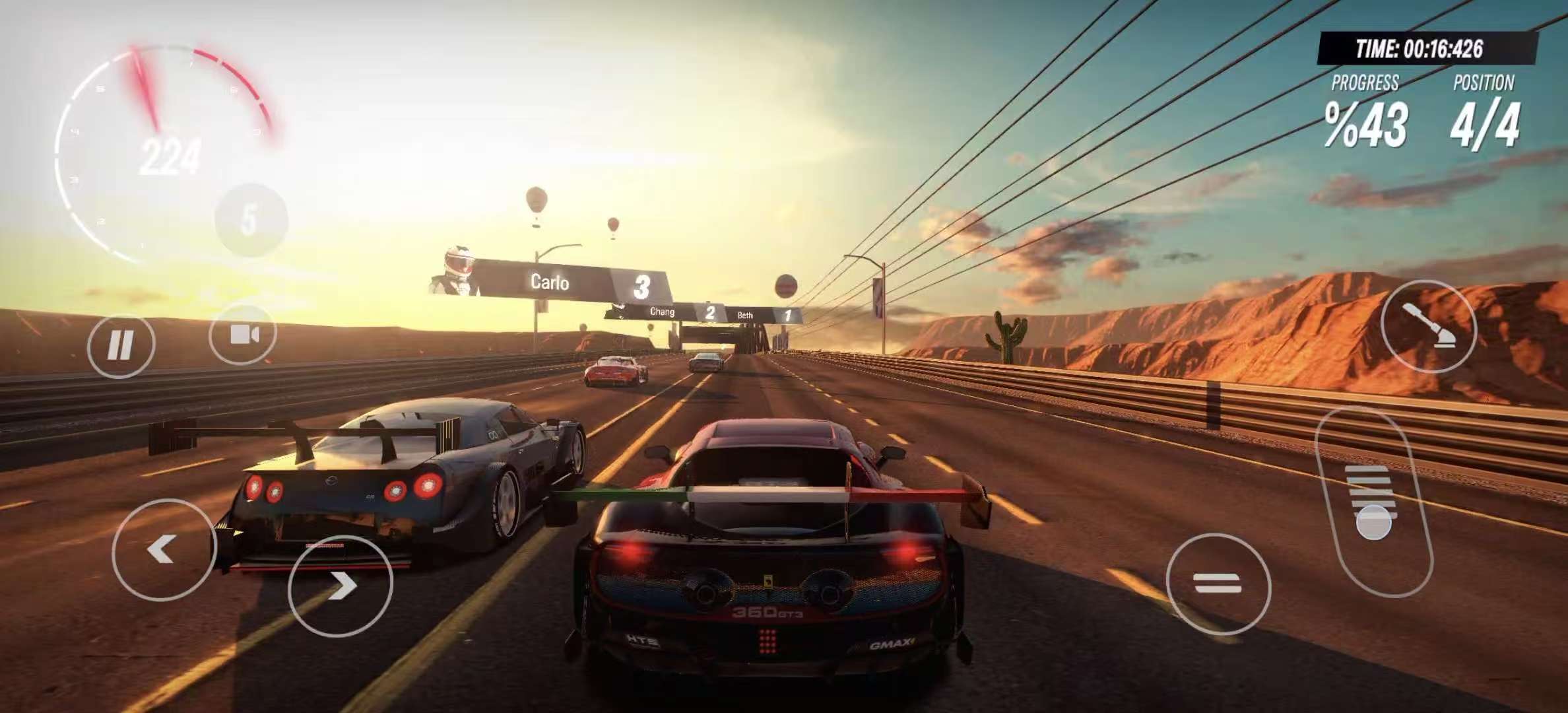Screen dimensions: 1568x713
Task: Tap the brake pedal button
Action: point(1218,584)
